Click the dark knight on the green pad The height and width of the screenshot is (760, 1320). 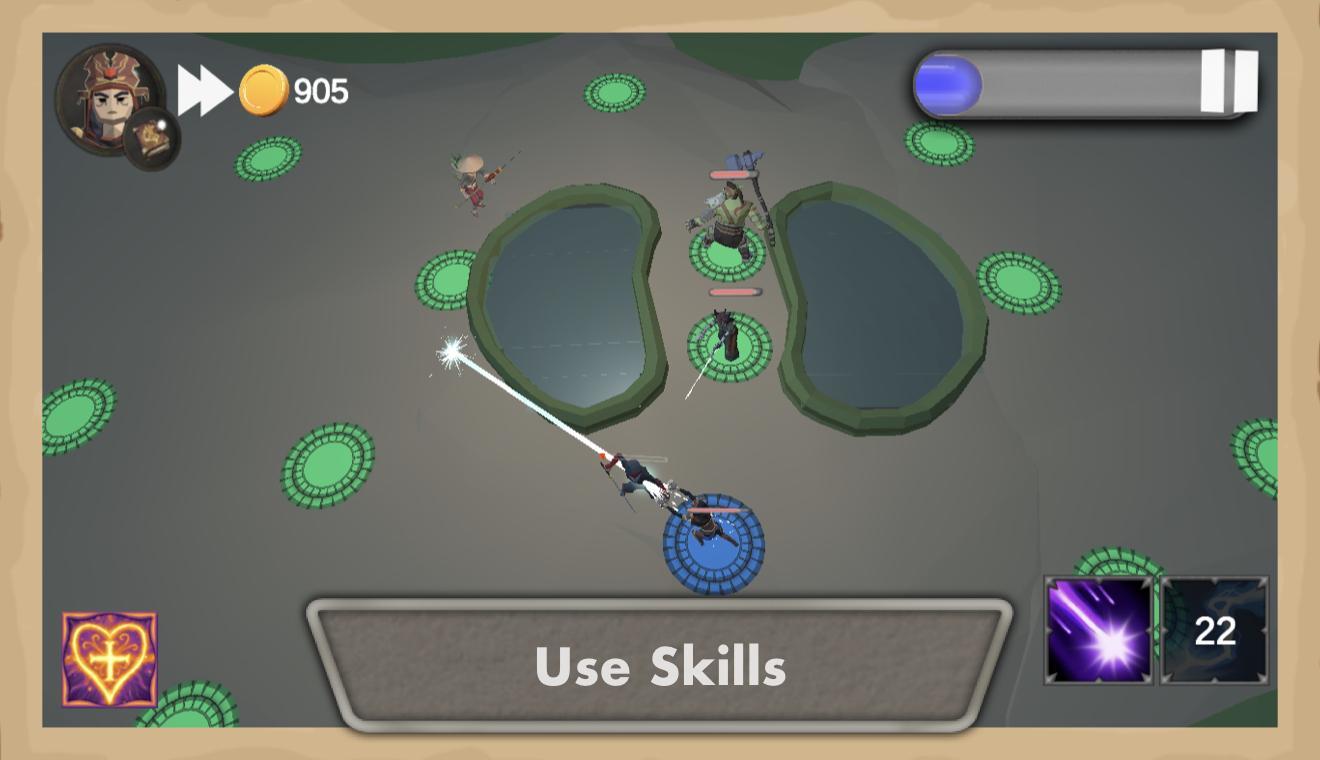[x=727, y=335]
